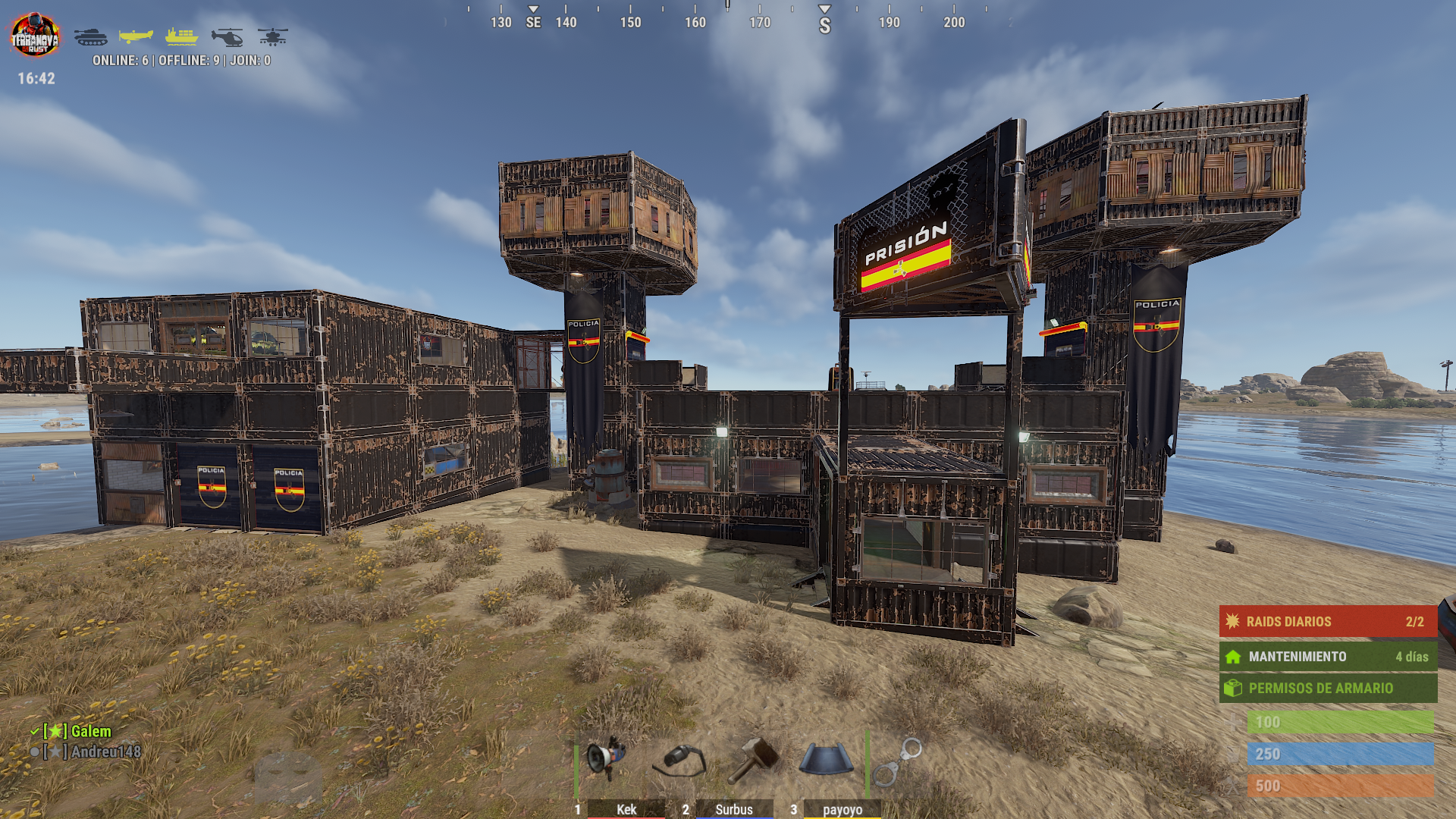Image resolution: width=1456 pixels, height=819 pixels.
Task: Select the black microphone hotbar item
Action: click(680, 759)
